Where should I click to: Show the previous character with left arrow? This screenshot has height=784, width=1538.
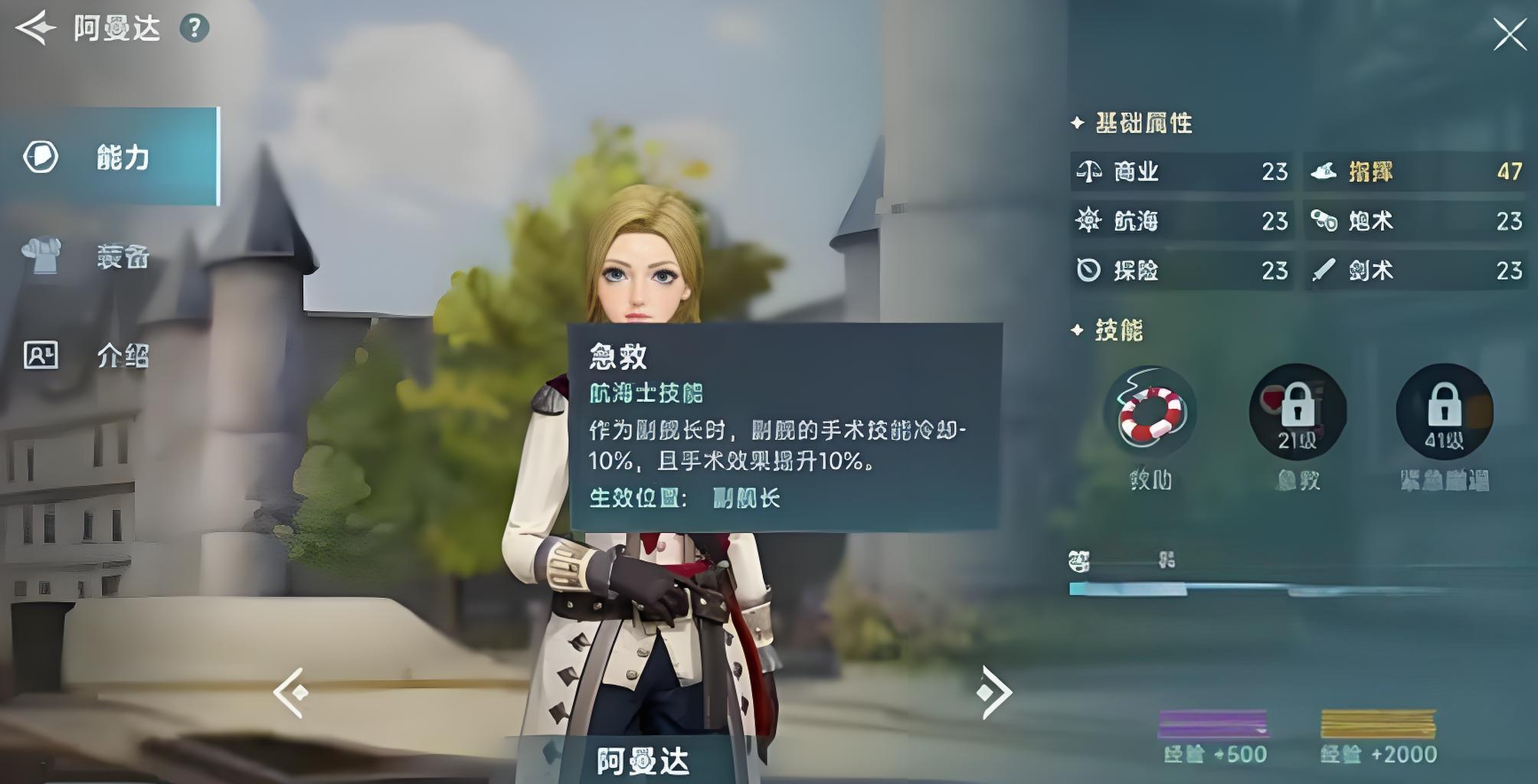[291, 692]
